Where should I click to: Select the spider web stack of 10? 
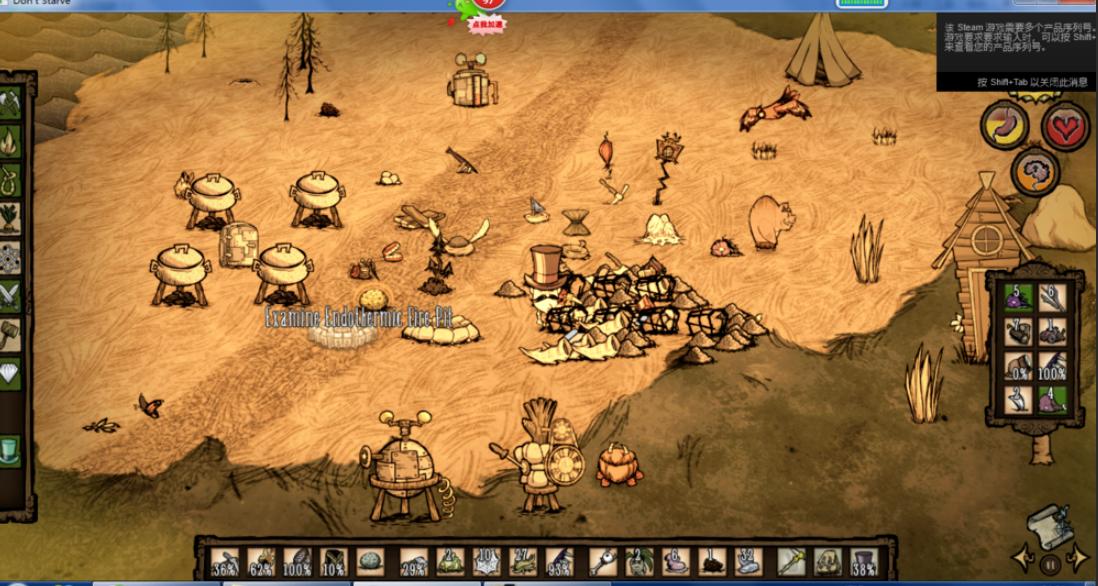[x=484, y=561]
